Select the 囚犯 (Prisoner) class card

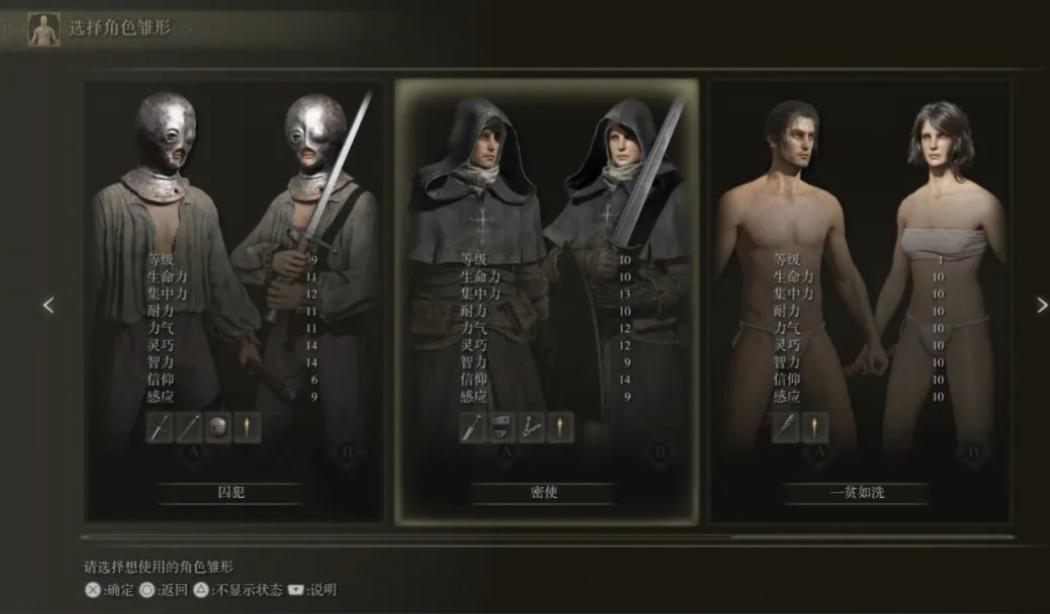(x=233, y=300)
